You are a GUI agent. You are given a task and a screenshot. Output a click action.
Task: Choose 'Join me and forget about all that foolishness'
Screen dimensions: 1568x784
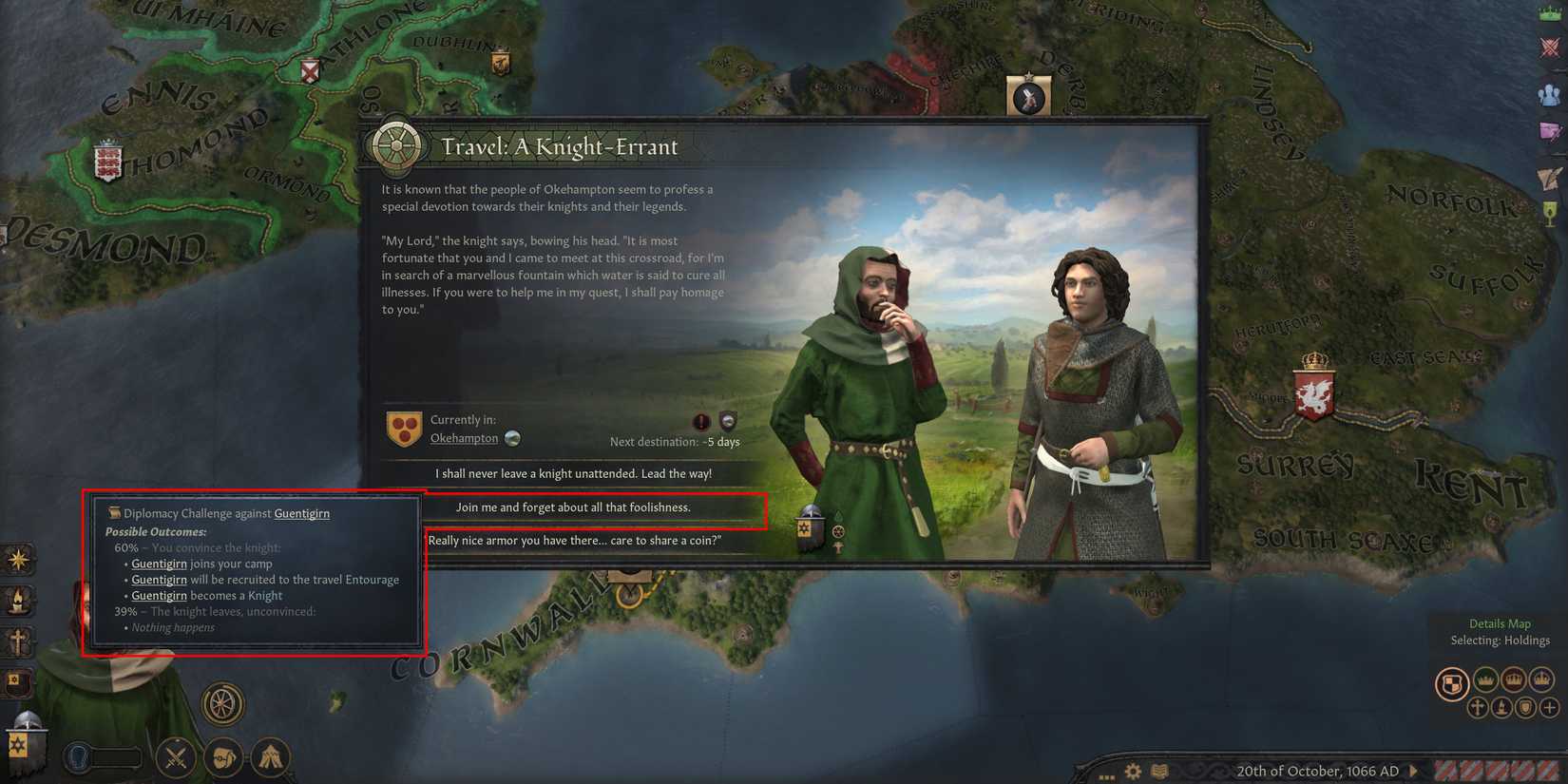pyautogui.click(x=575, y=507)
